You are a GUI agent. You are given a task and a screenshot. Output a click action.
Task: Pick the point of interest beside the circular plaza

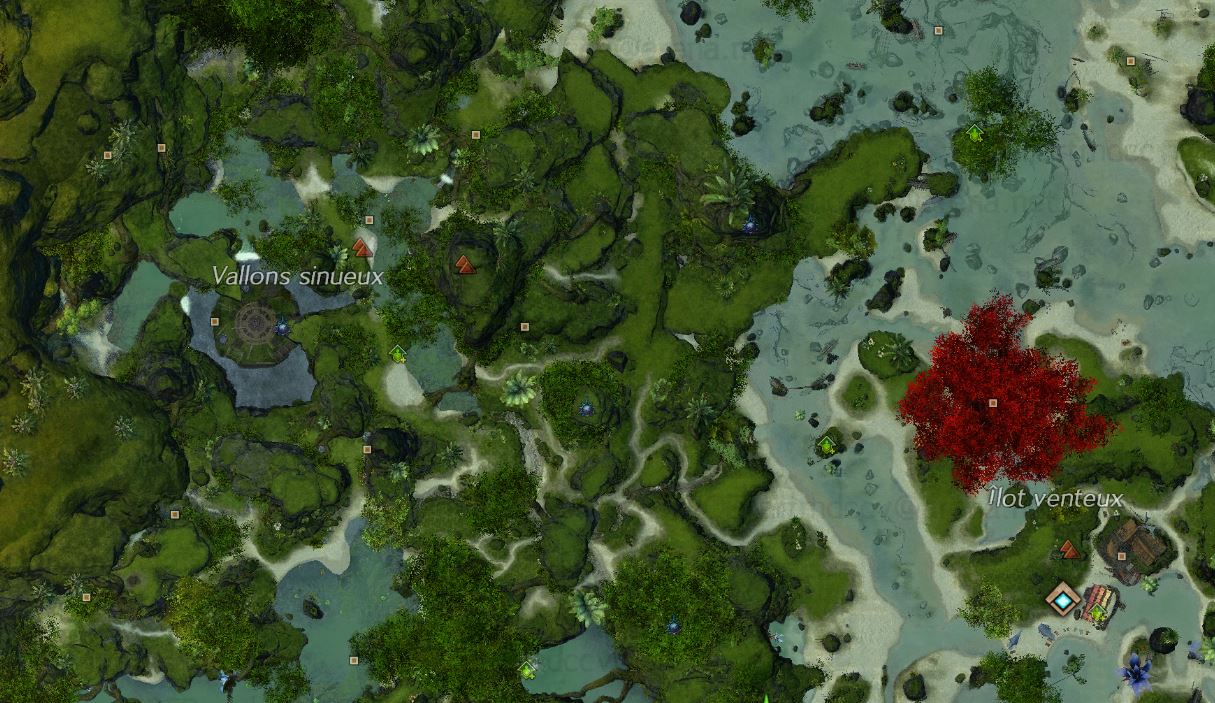point(215,322)
